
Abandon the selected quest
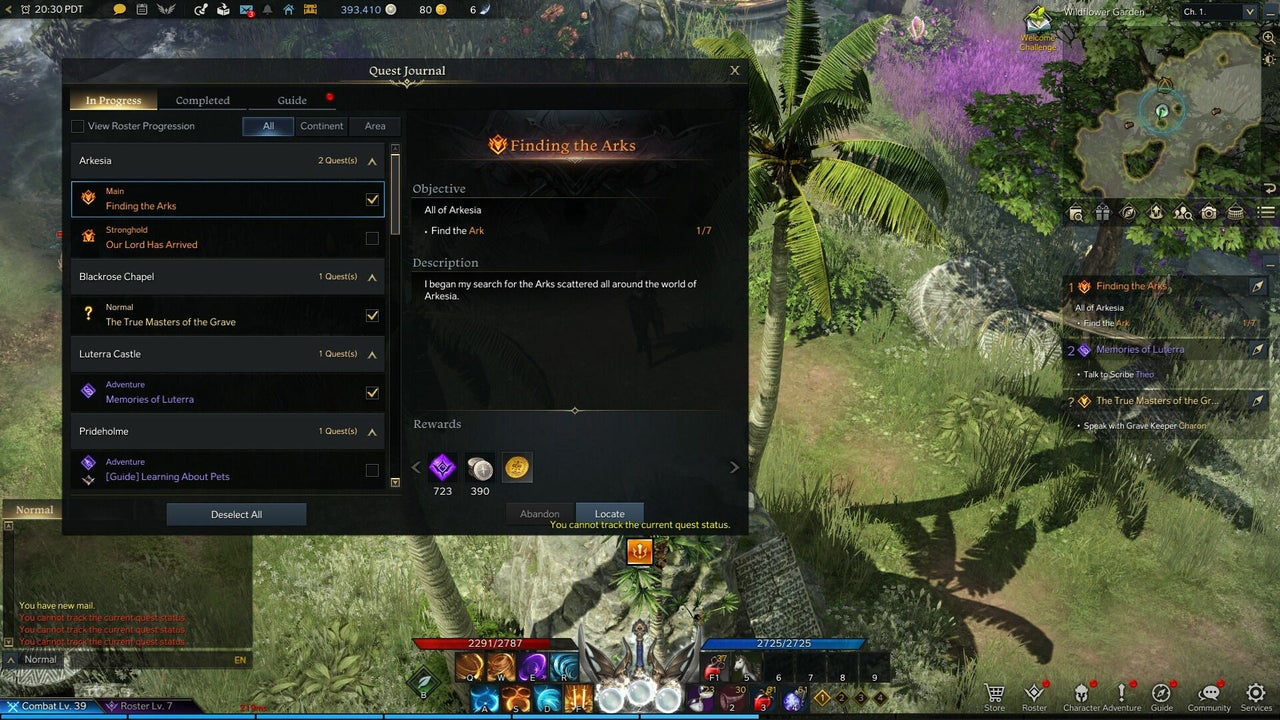pyautogui.click(x=540, y=514)
